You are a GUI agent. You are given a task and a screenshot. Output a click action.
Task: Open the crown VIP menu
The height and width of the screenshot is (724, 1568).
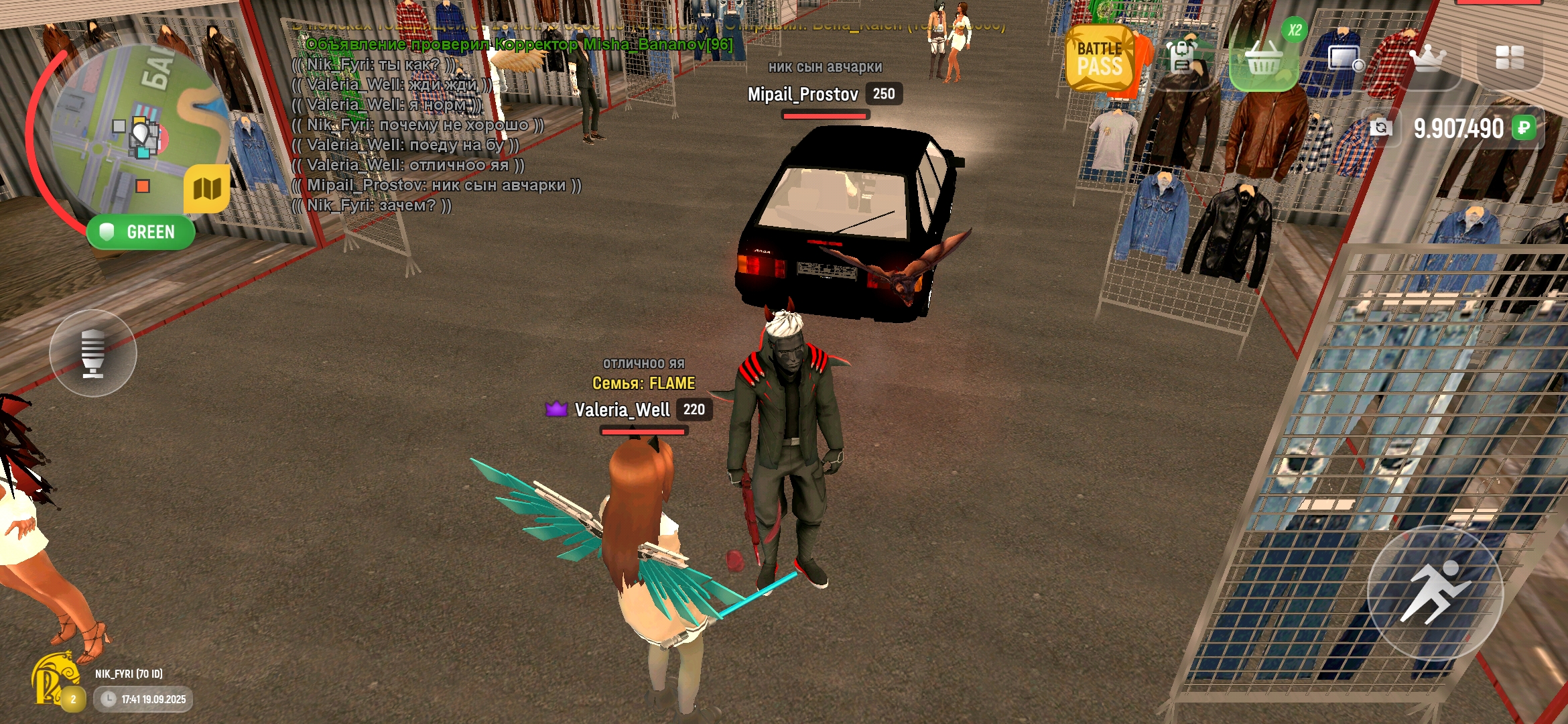click(x=1428, y=59)
